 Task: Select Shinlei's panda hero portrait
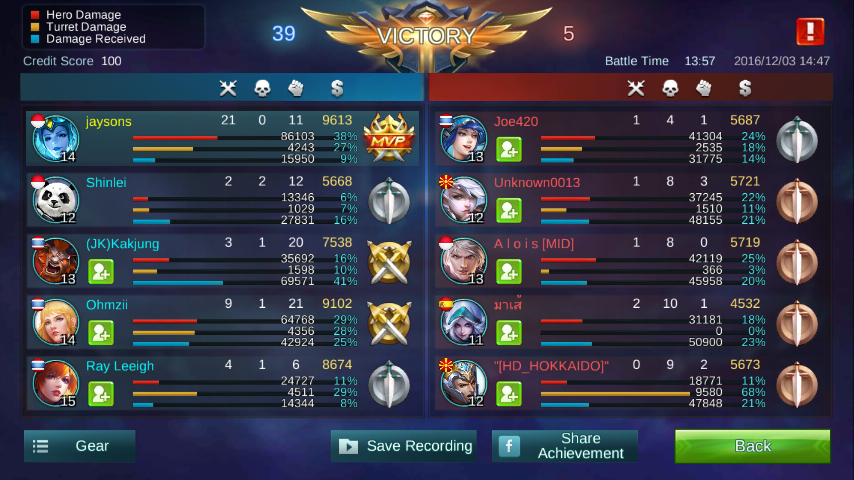click(x=54, y=200)
